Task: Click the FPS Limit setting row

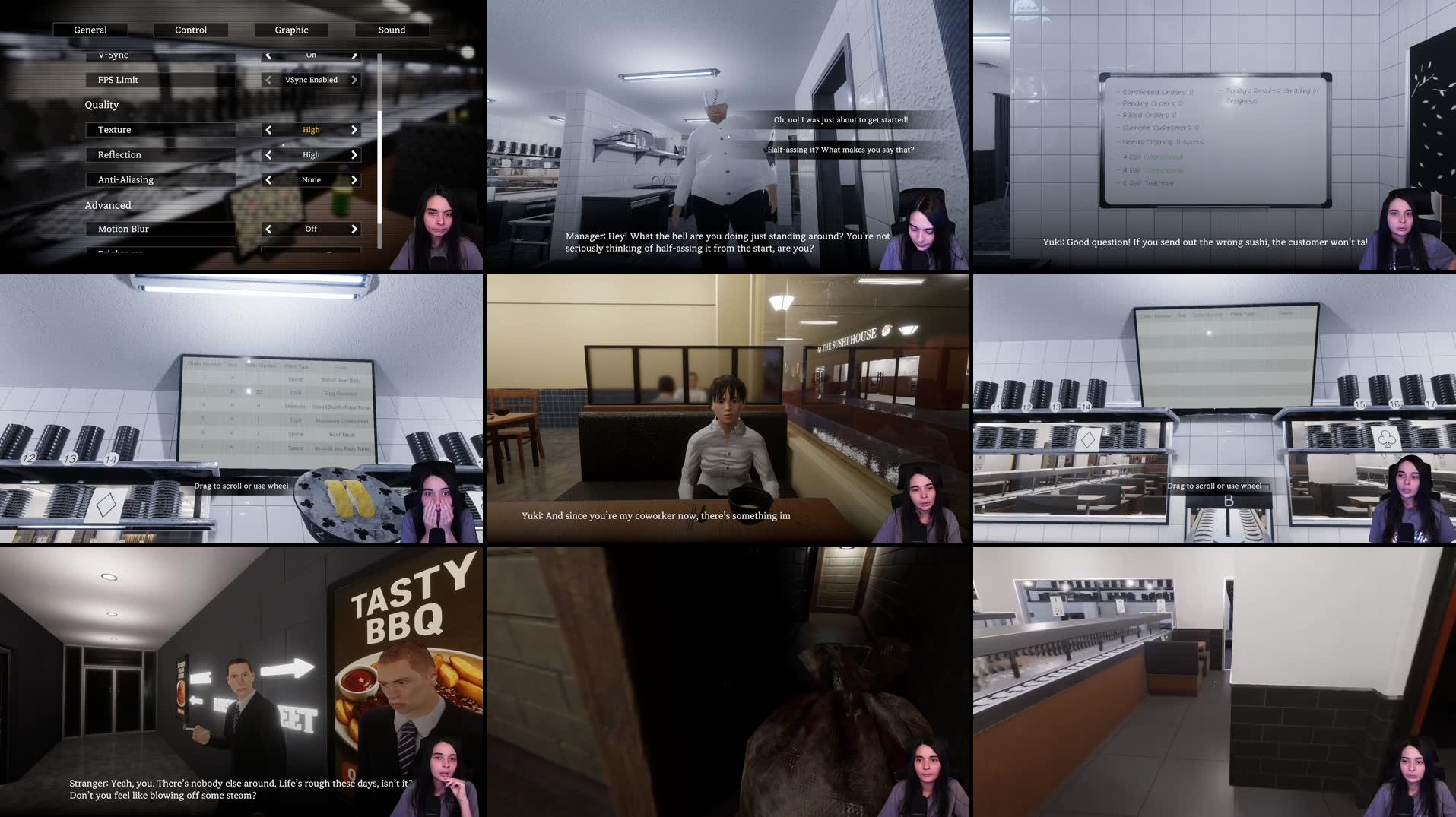Action: [x=160, y=79]
